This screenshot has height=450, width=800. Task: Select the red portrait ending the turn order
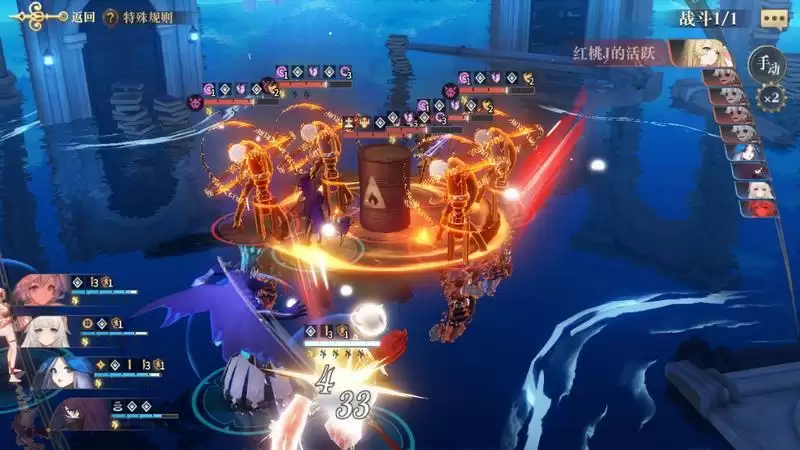click(757, 208)
